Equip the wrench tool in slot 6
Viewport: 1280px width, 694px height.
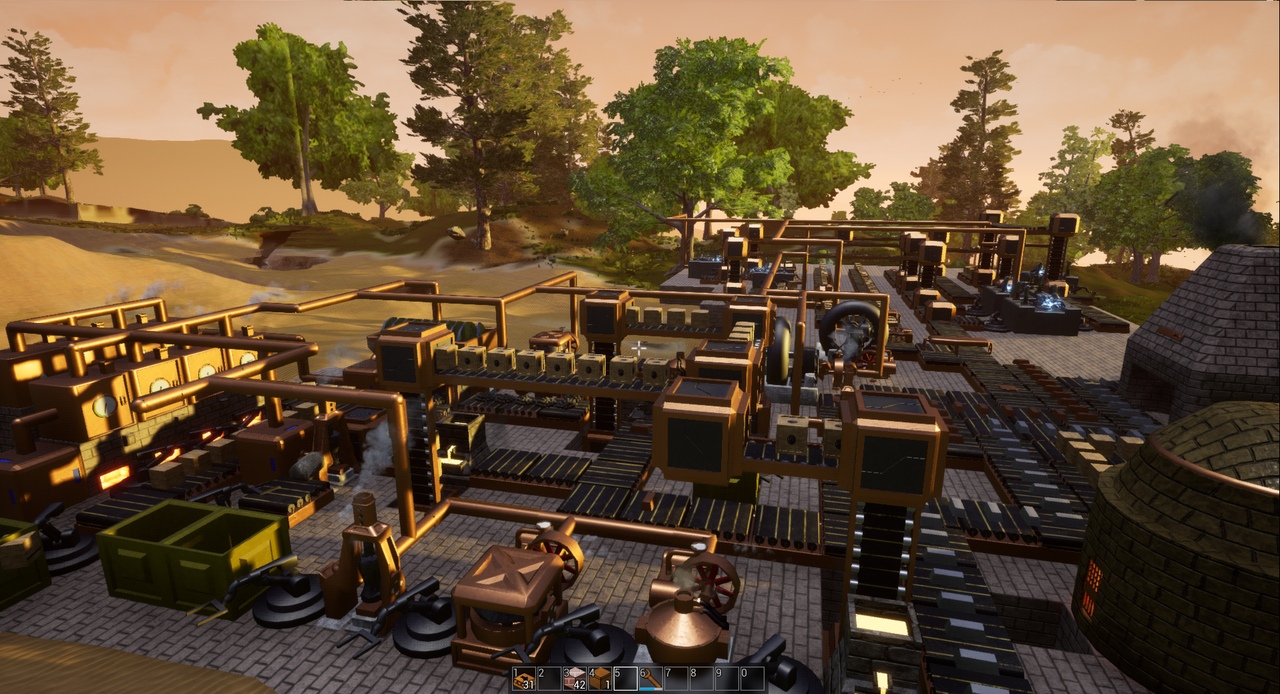tap(651, 679)
